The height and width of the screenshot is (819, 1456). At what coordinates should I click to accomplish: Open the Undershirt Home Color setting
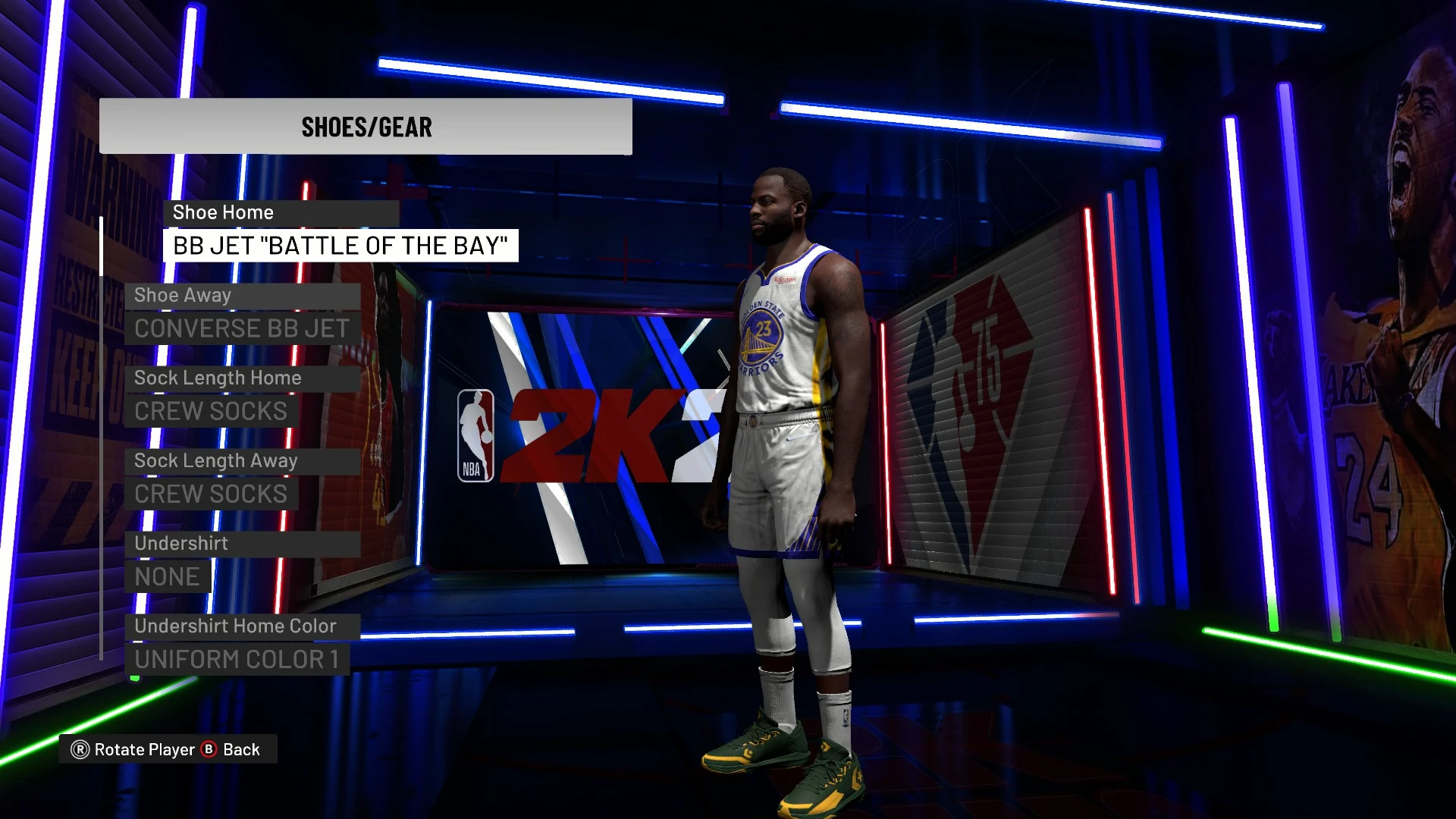coord(237,659)
